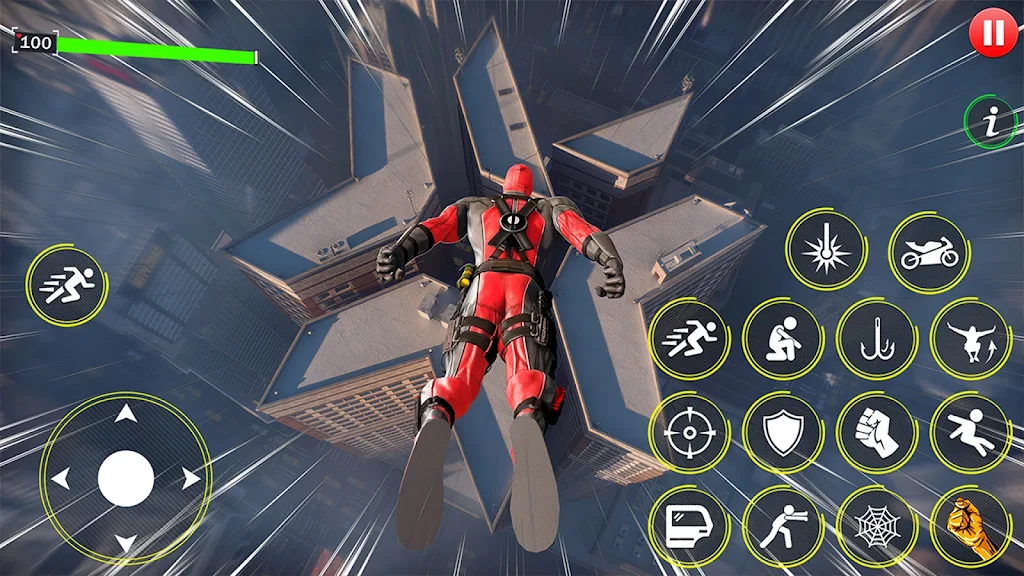Screen dimensions: 1024x576
Task: Tap the joystick's left arrow
Action: 61,479
